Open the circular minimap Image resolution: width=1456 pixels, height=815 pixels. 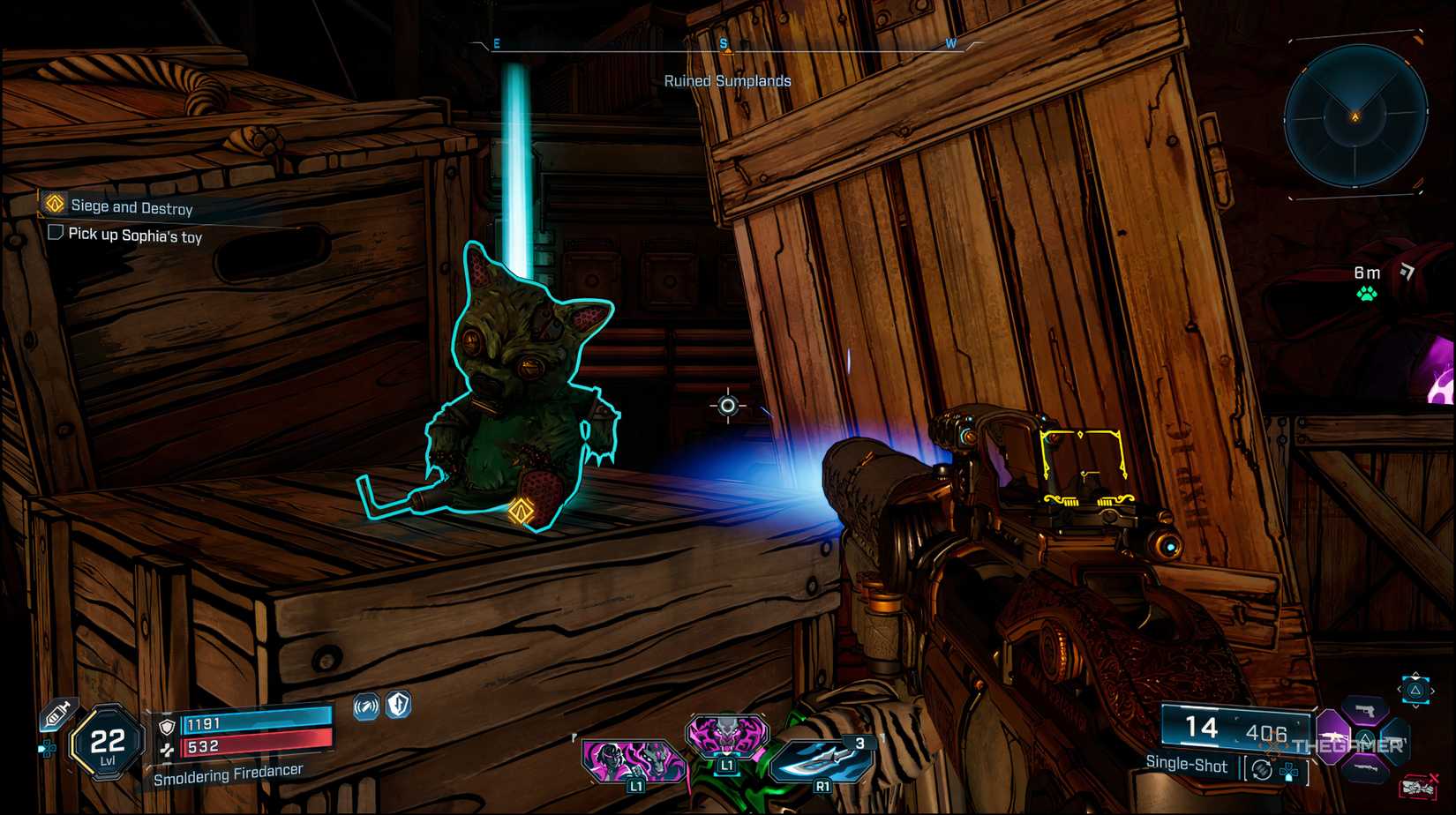pos(1355,116)
